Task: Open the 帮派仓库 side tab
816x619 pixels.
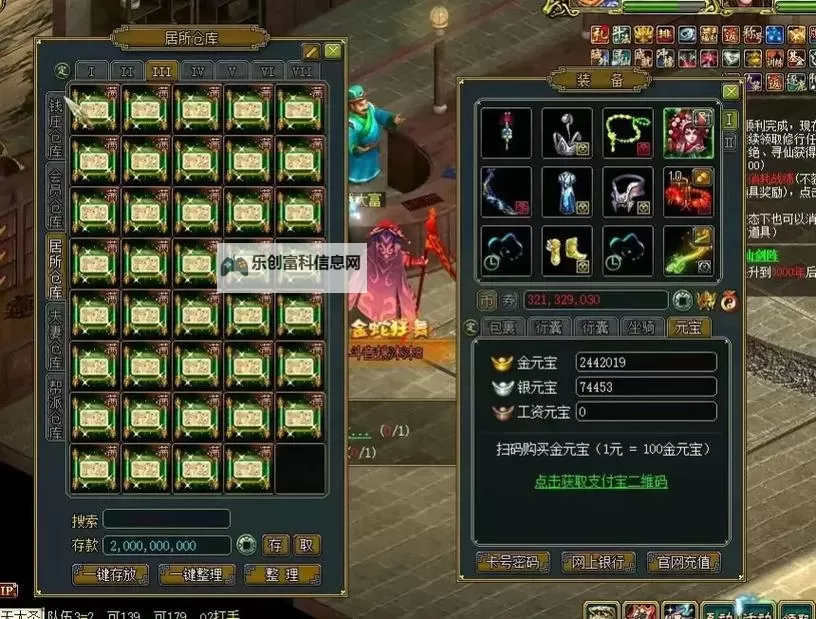Action: (56, 407)
